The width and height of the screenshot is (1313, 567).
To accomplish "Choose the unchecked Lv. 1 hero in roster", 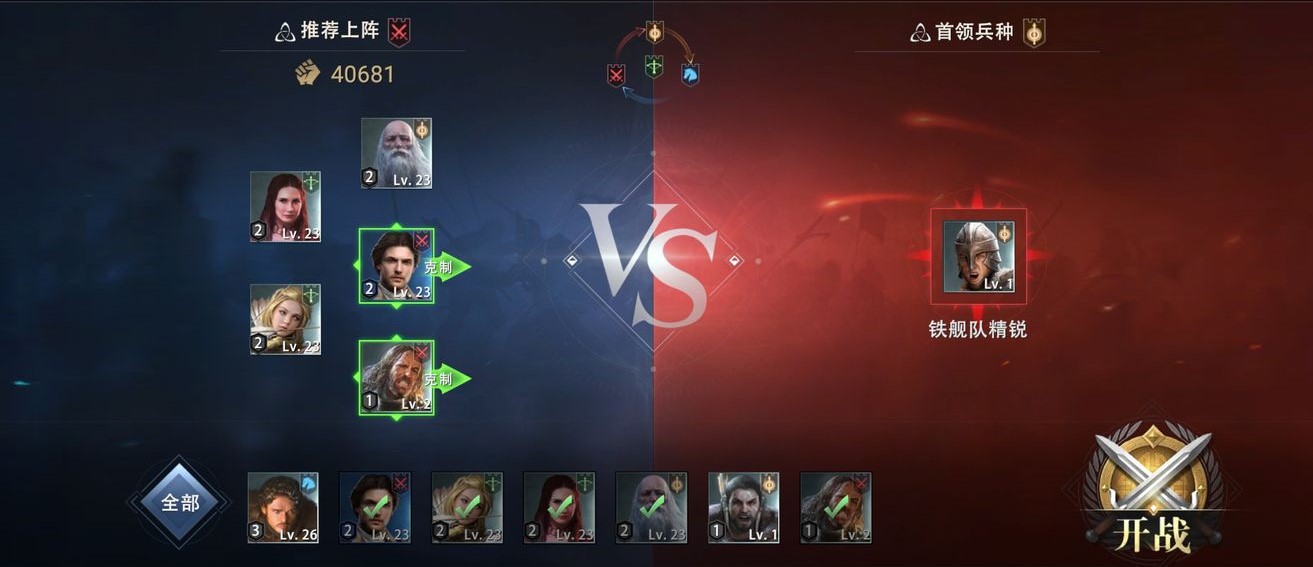I will click(744, 507).
